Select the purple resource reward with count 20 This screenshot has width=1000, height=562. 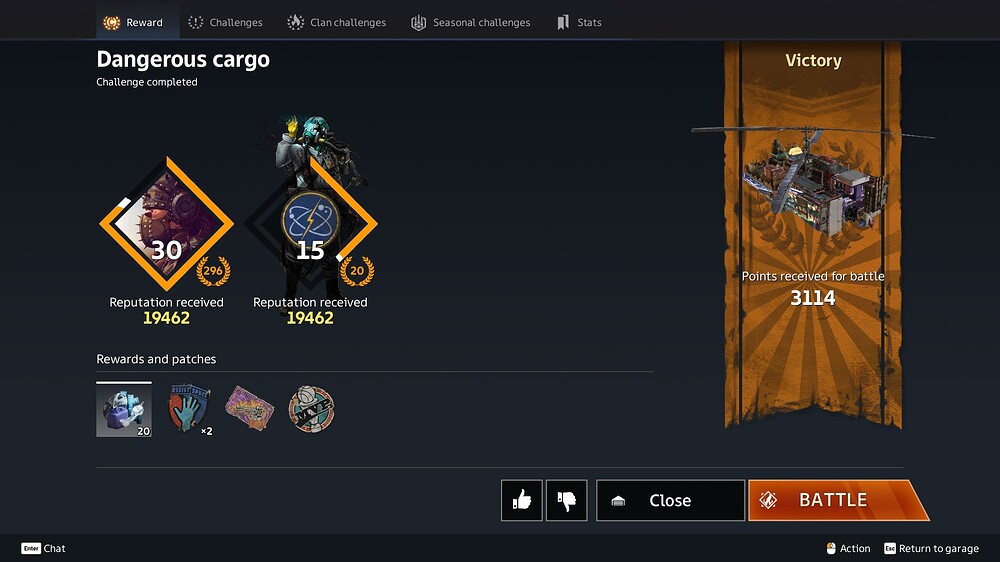coord(124,410)
